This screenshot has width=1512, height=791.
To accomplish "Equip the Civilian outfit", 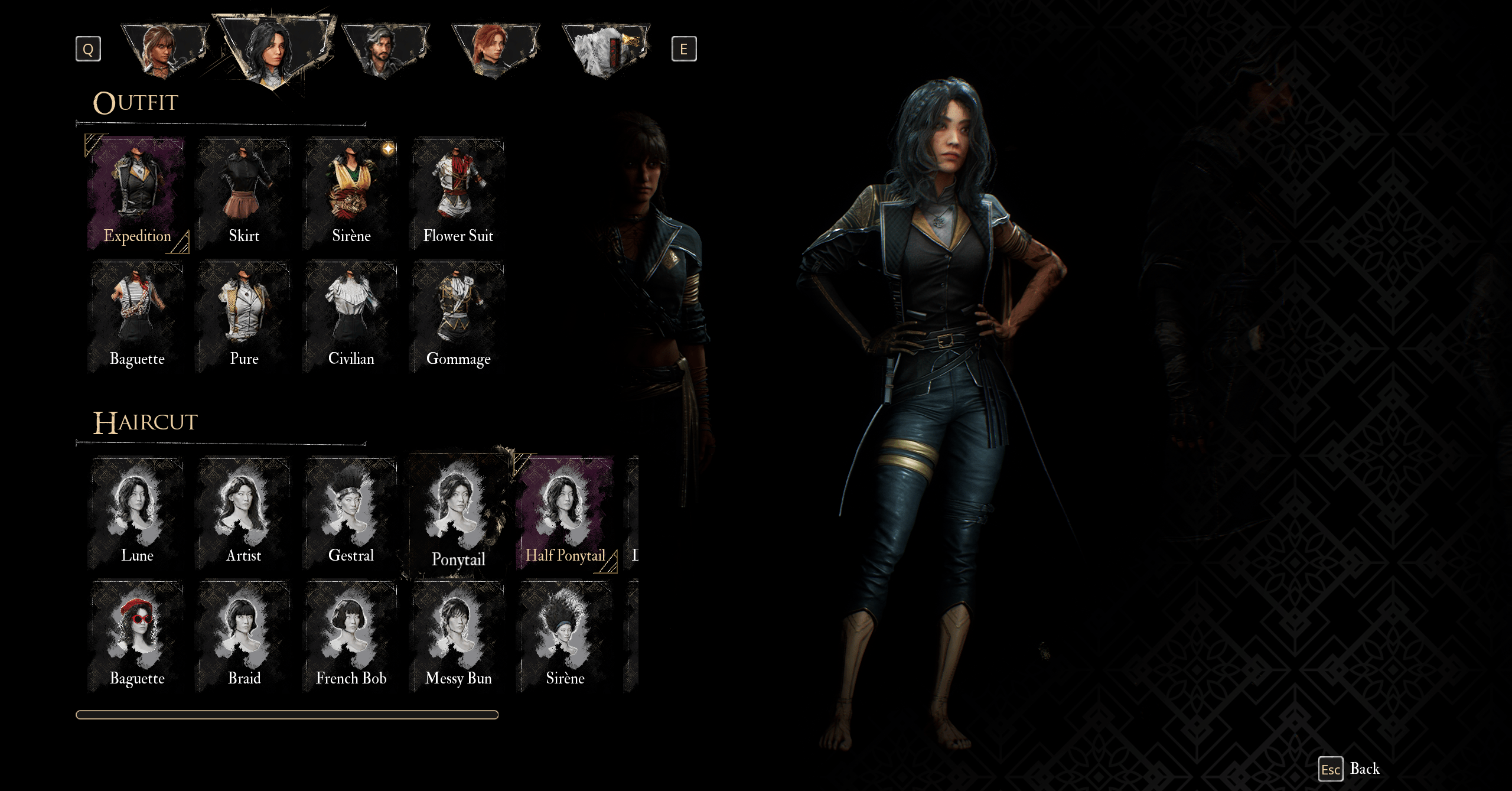I will (x=351, y=317).
